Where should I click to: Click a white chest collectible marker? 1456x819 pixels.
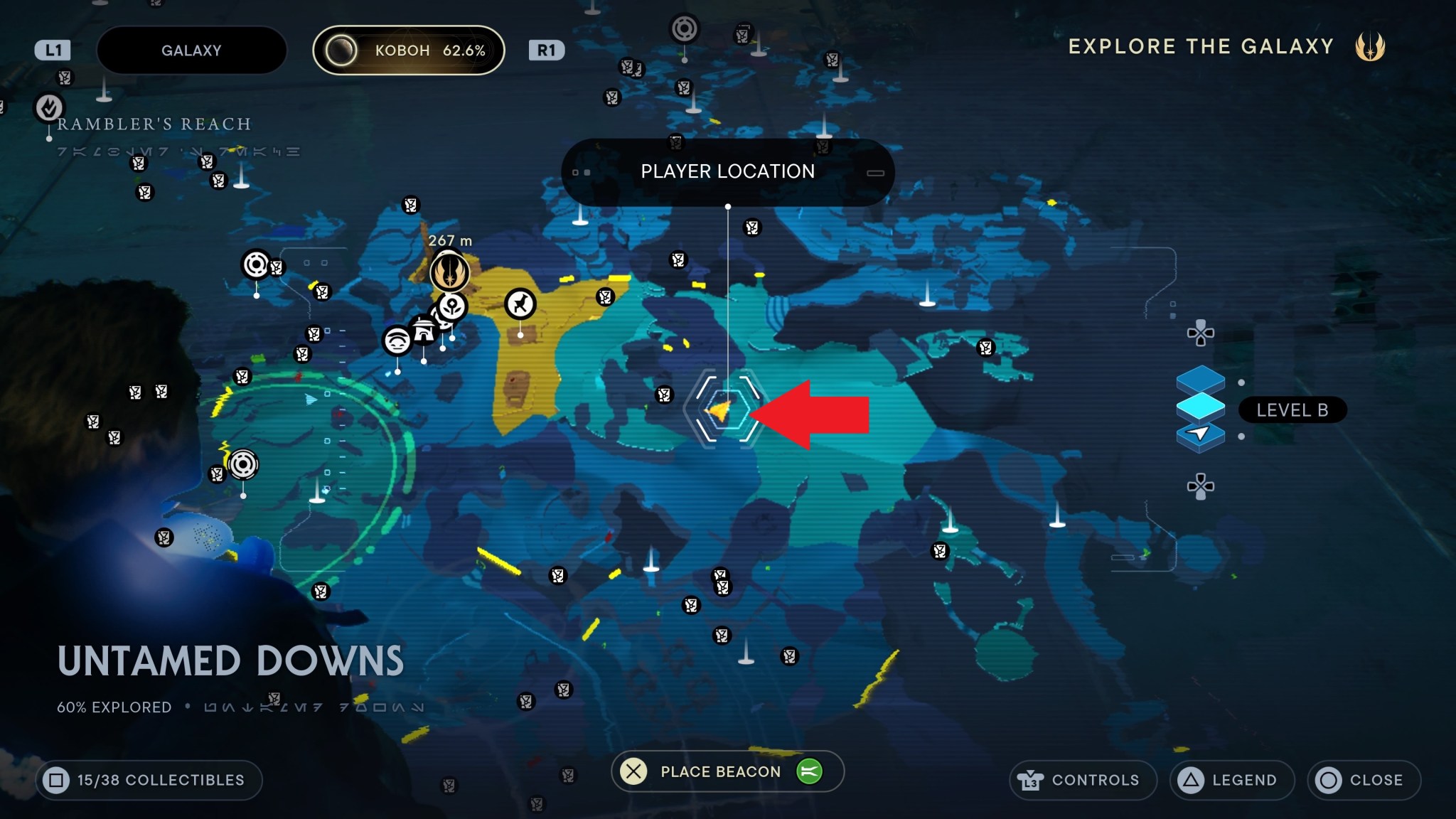click(x=665, y=395)
